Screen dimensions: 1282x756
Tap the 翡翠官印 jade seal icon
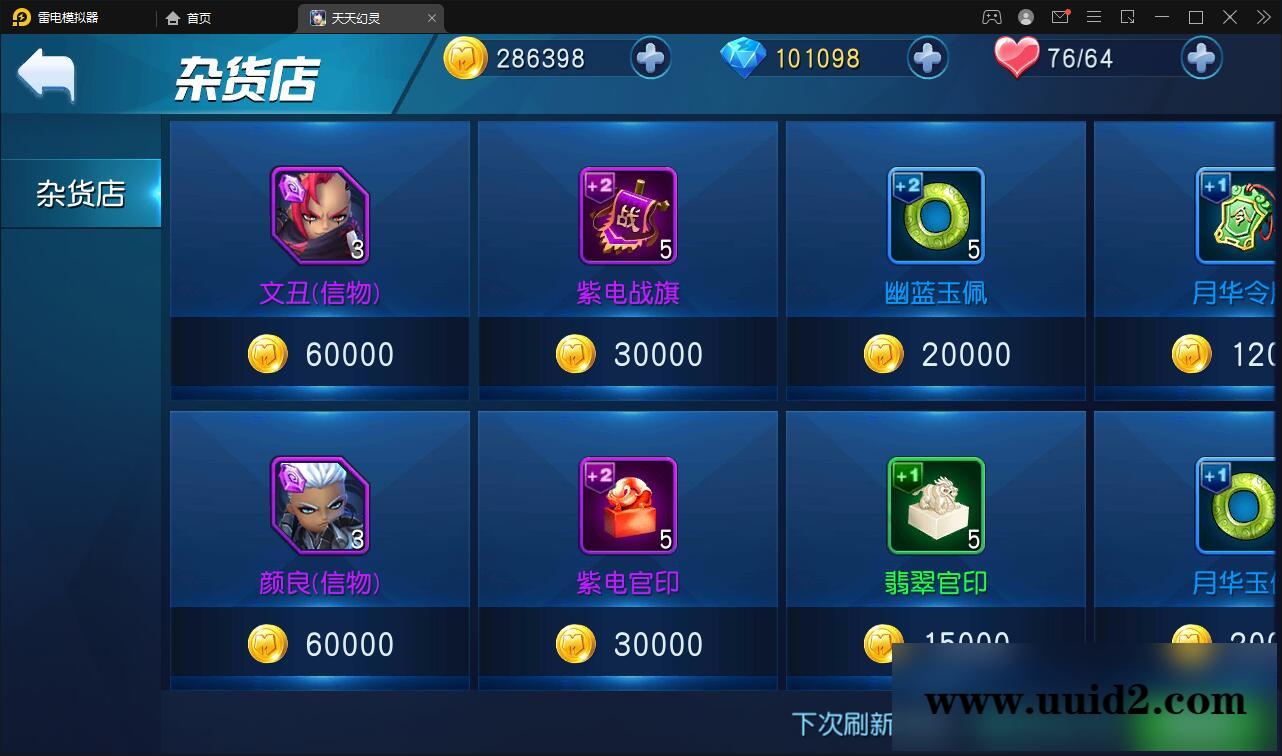[935, 505]
